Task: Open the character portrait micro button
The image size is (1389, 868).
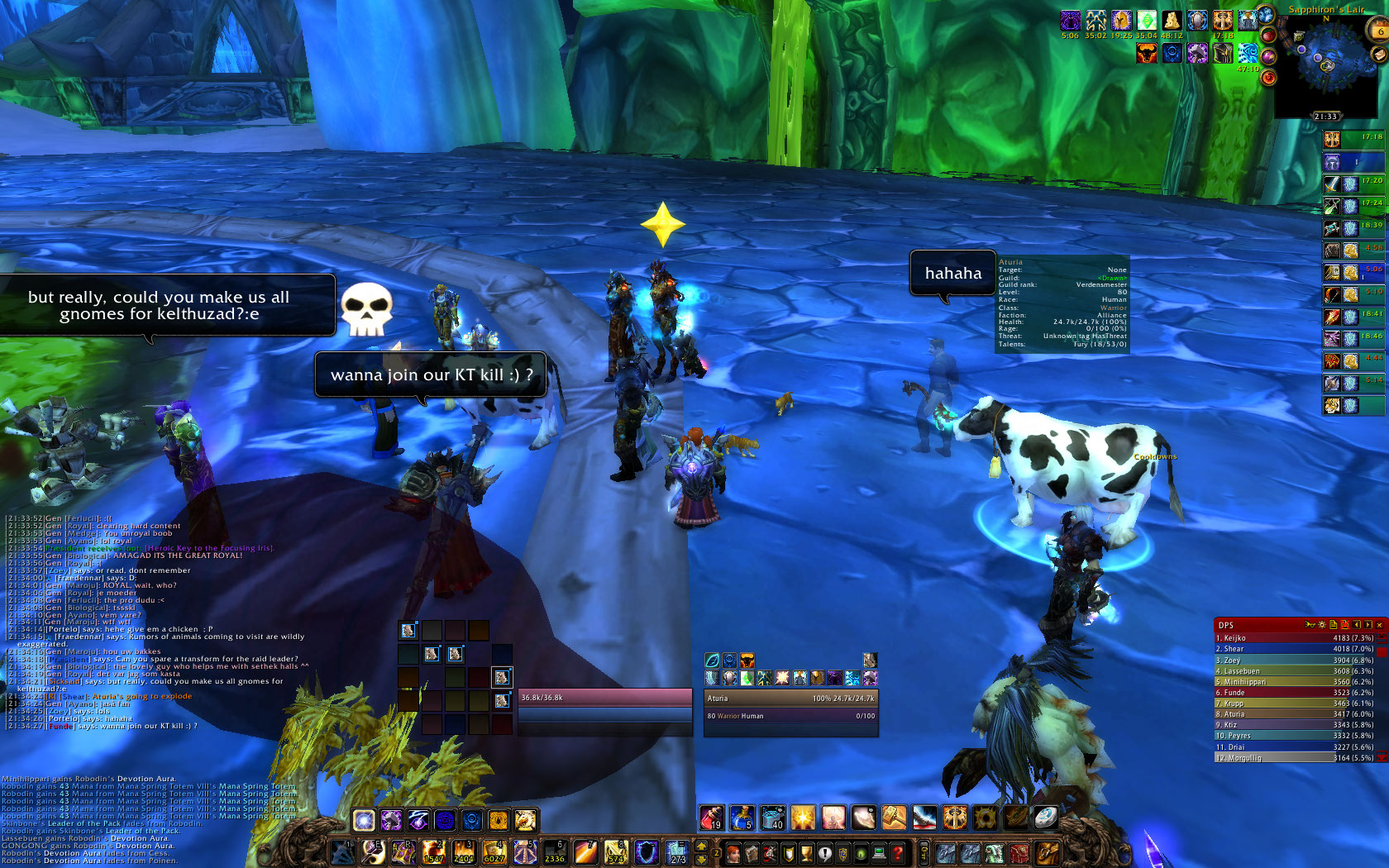Action: [733, 853]
